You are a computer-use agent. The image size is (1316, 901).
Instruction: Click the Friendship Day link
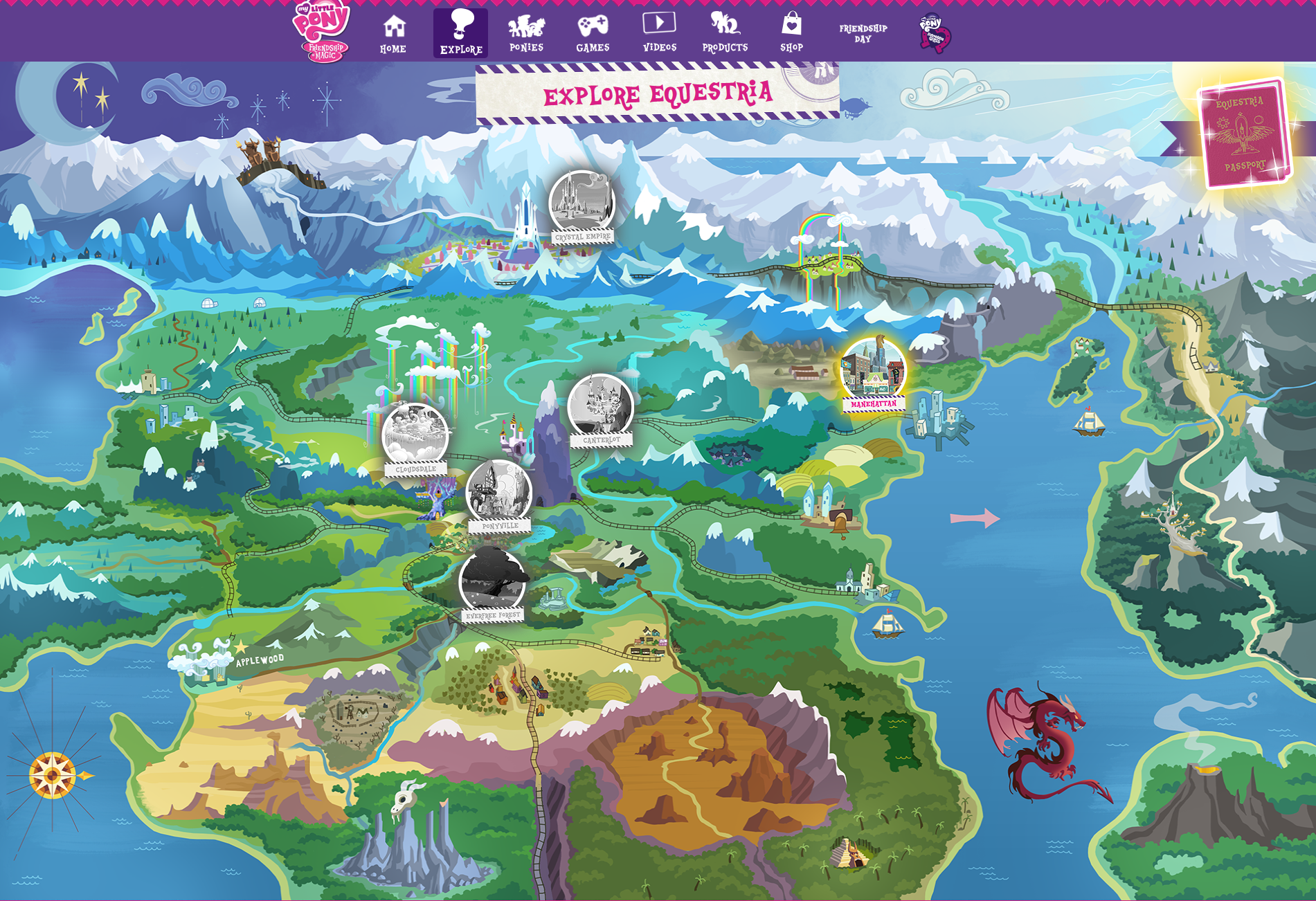click(863, 33)
